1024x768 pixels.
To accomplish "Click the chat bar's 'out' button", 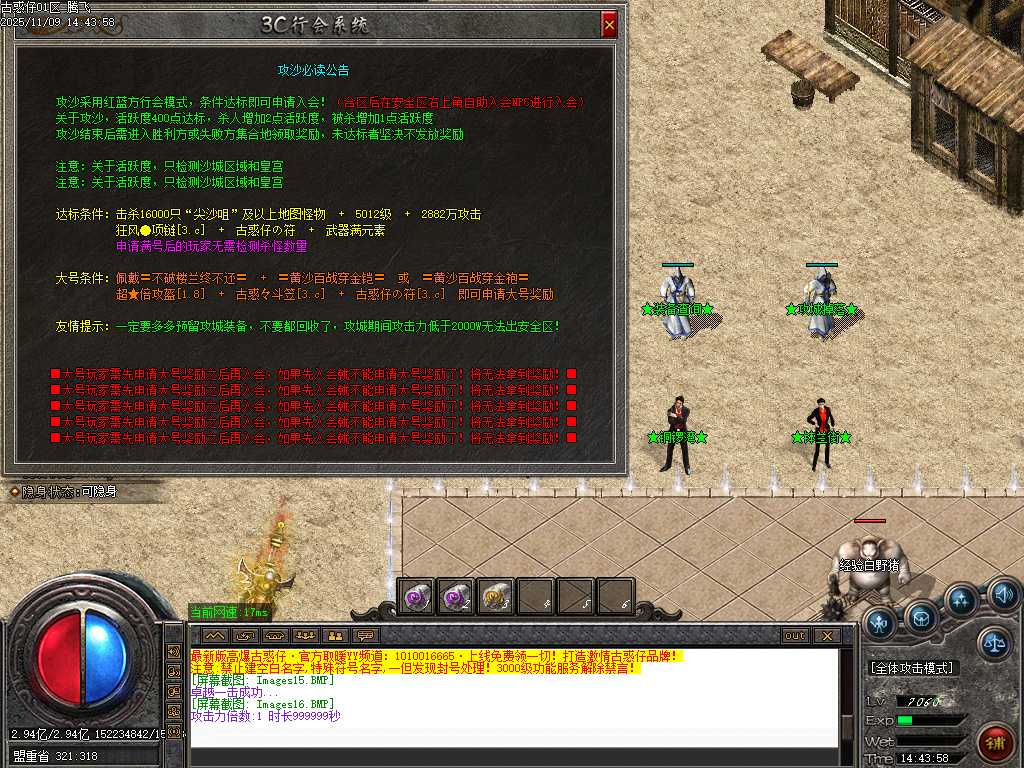I will [795, 635].
